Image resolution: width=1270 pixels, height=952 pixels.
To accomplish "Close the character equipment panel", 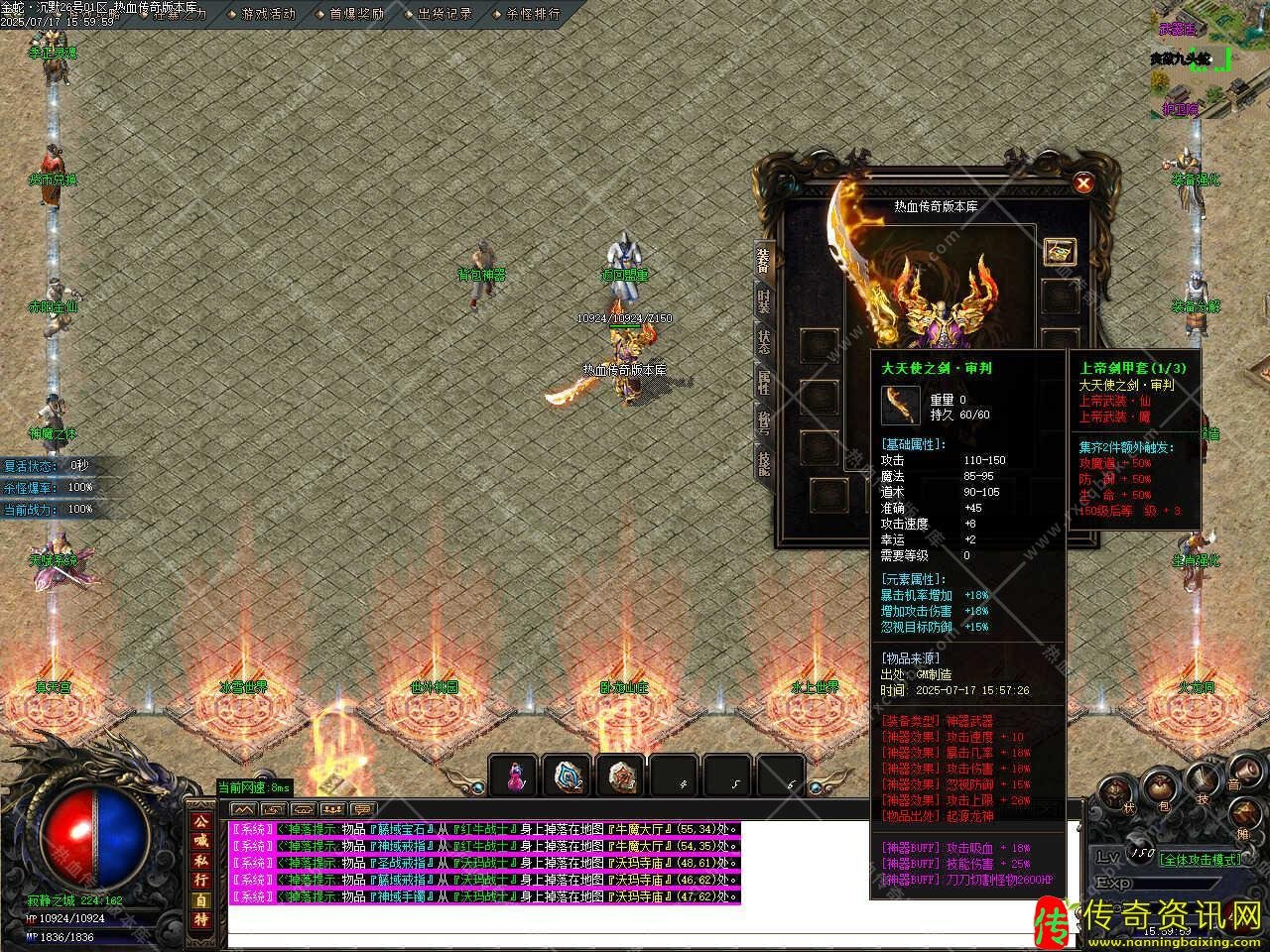I will pos(1083,183).
